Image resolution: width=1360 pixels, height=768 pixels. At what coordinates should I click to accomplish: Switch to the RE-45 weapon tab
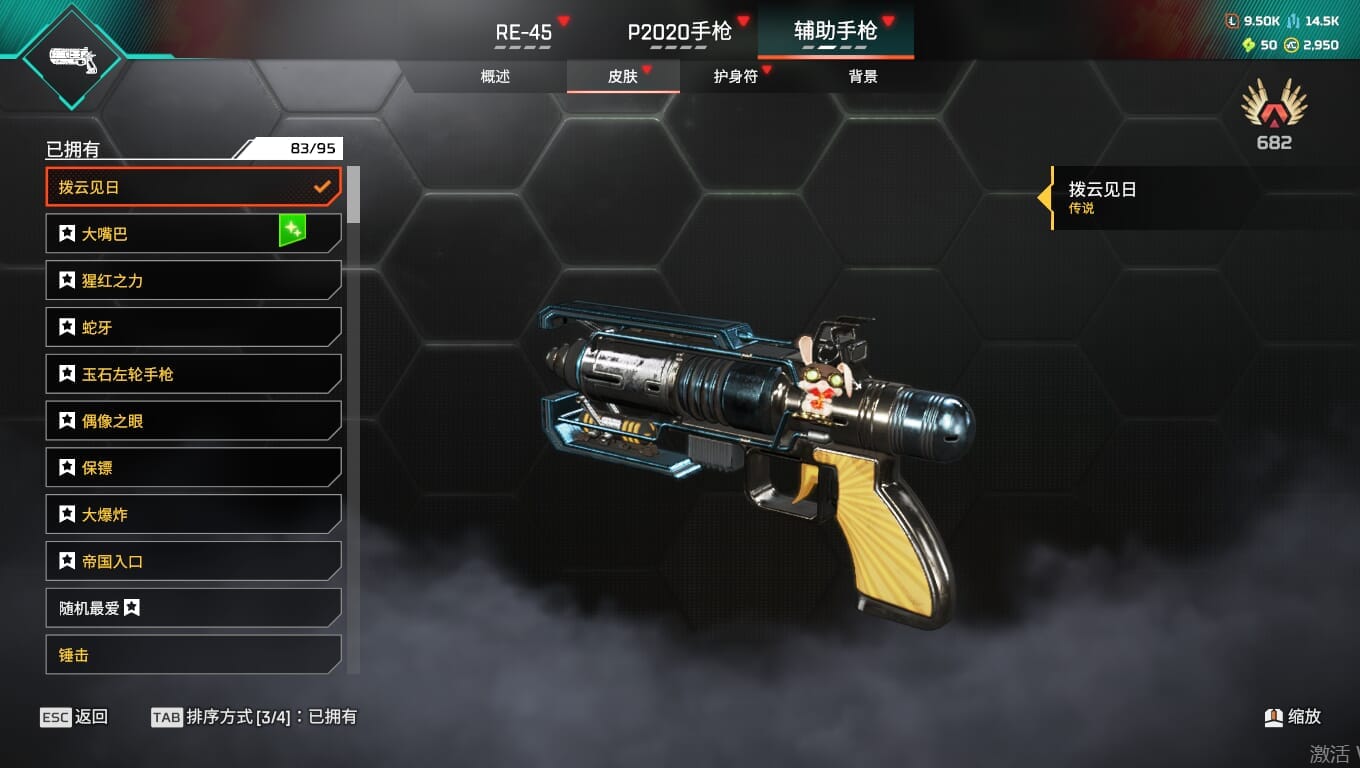(524, 32)
